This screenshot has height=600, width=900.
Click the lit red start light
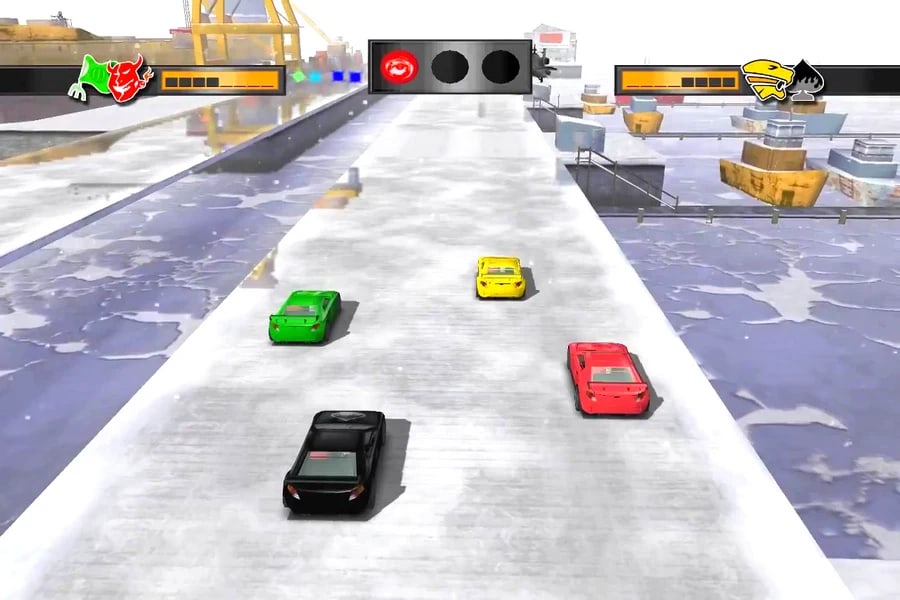[x=399, y=67]
